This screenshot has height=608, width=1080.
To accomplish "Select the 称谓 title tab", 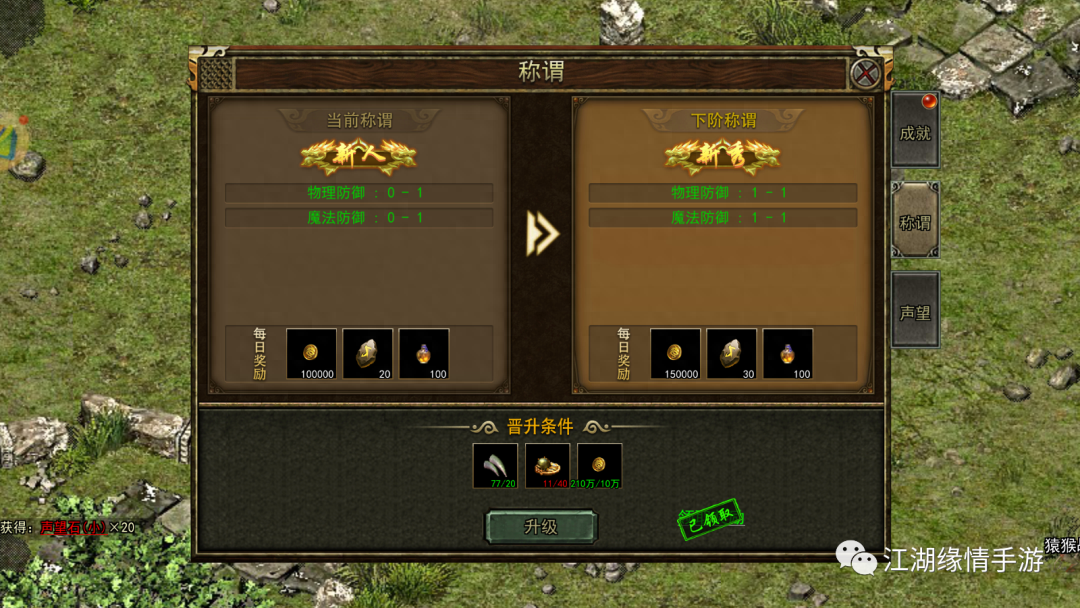I will pos(915,221).
